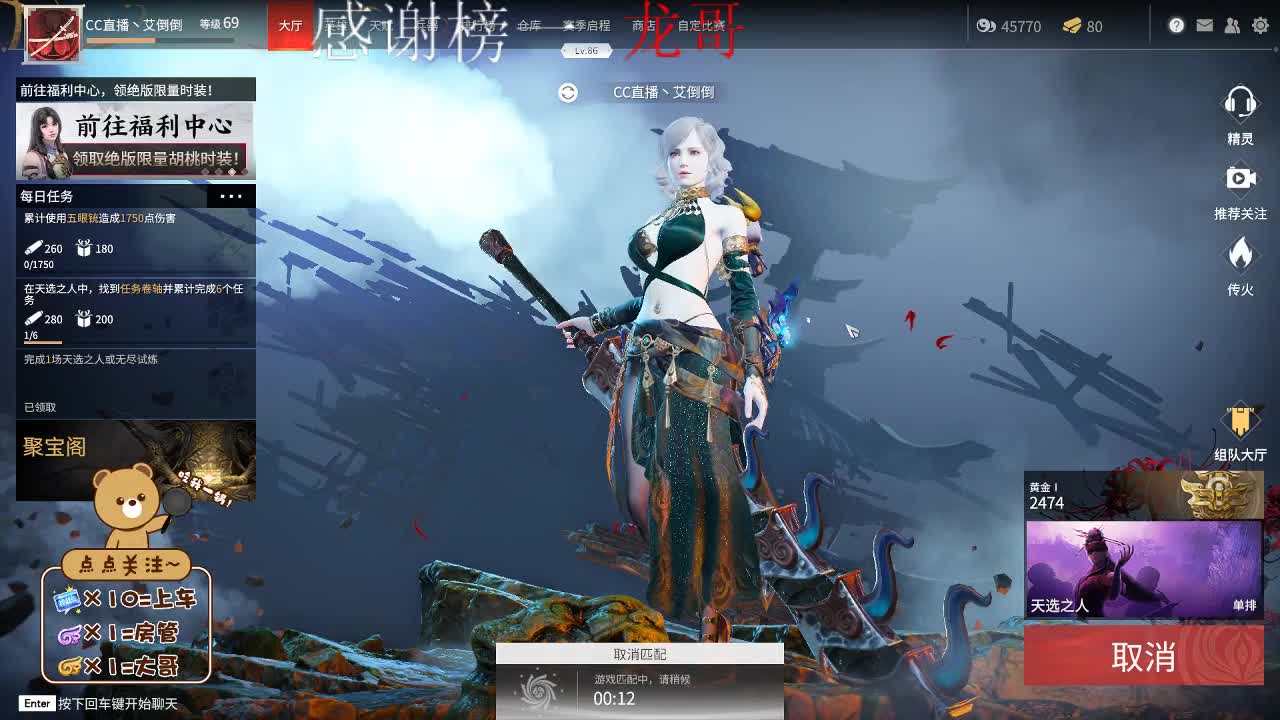Expand the Lv.86 level badge

[x=586, y=50]
